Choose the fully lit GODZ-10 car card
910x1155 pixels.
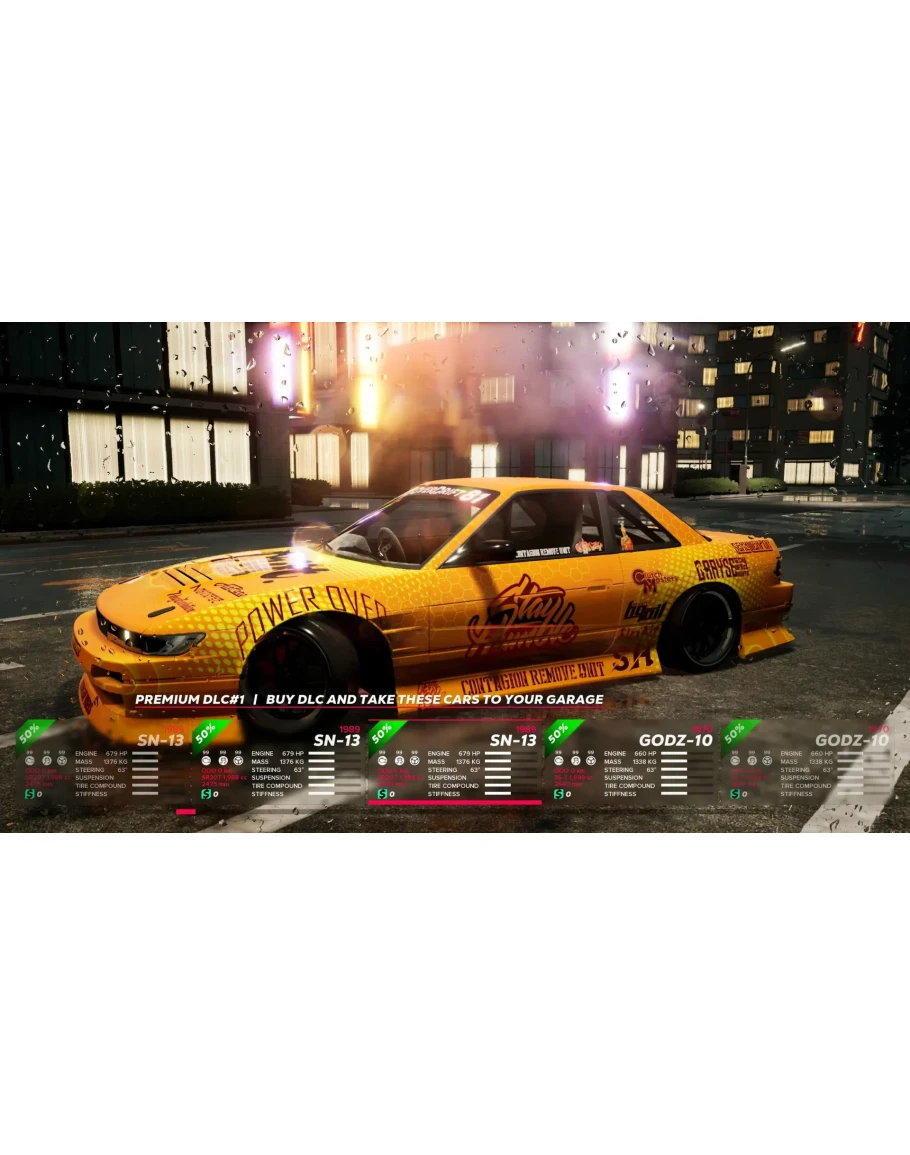(x=631, y=763)
